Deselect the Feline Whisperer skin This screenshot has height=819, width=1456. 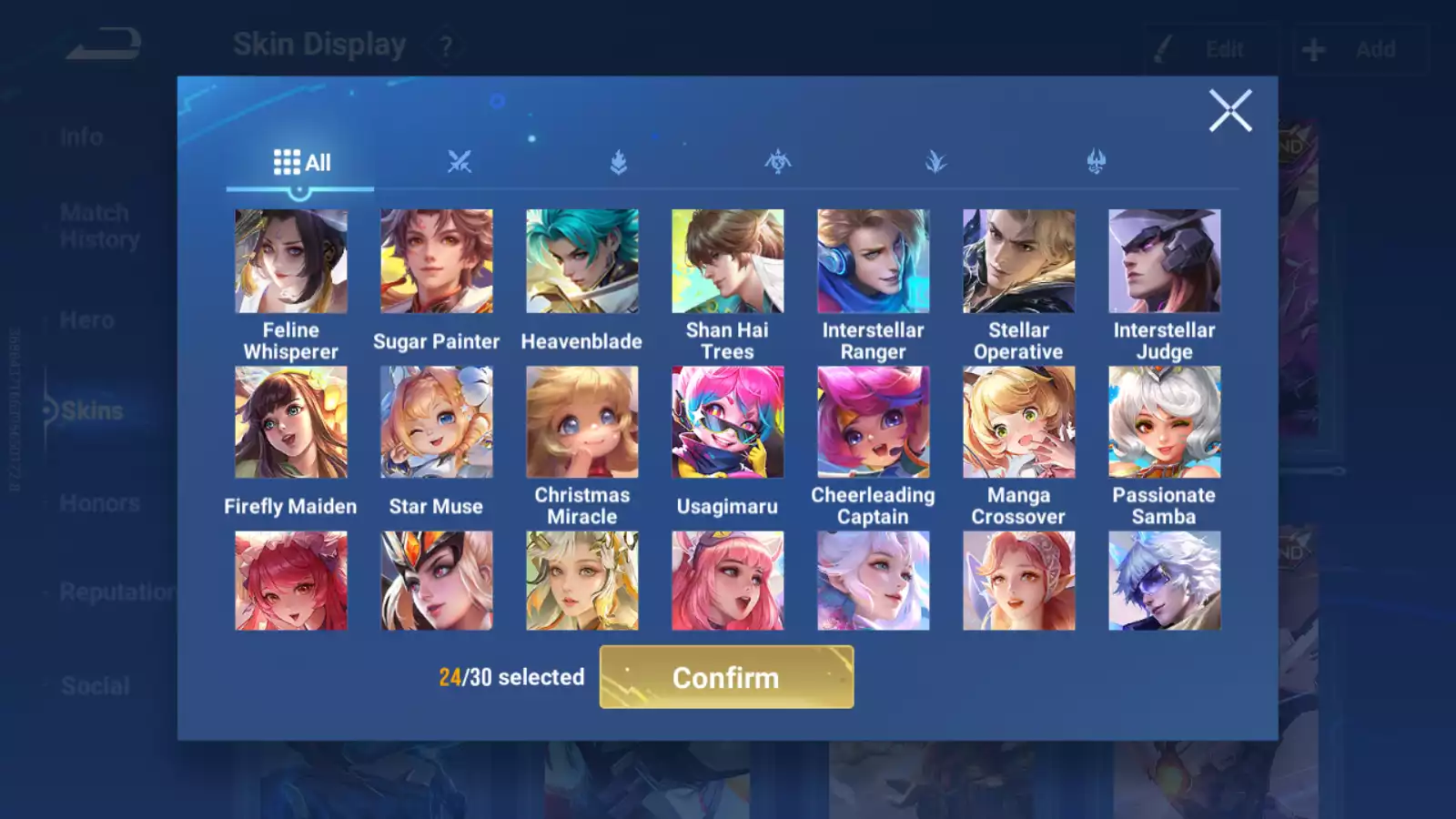[290, 260]
